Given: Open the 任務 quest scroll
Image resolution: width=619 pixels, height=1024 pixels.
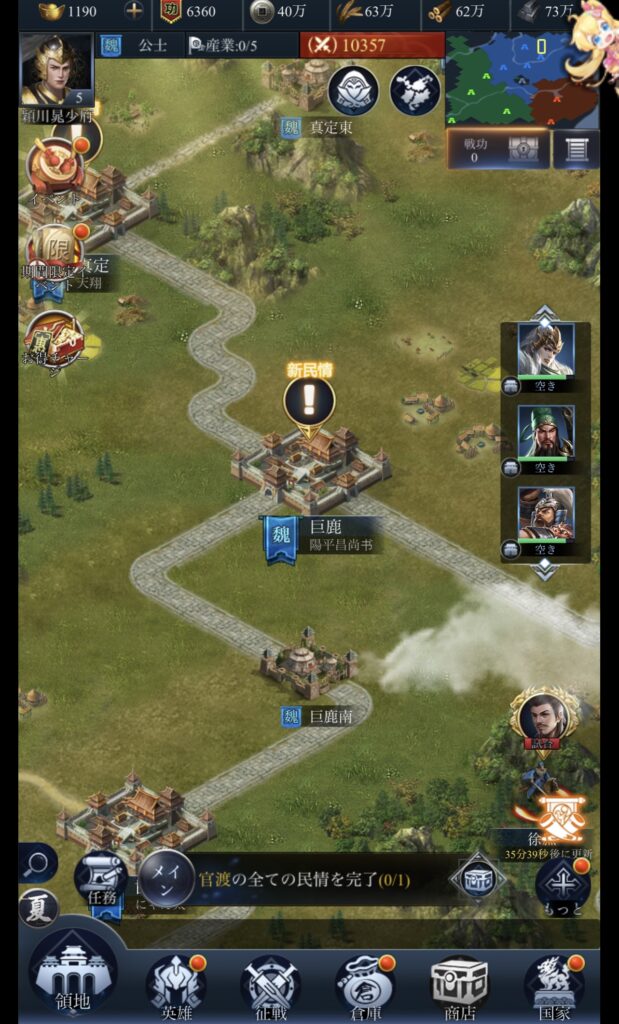Looking at the screenshot, I should pos(100,878).
